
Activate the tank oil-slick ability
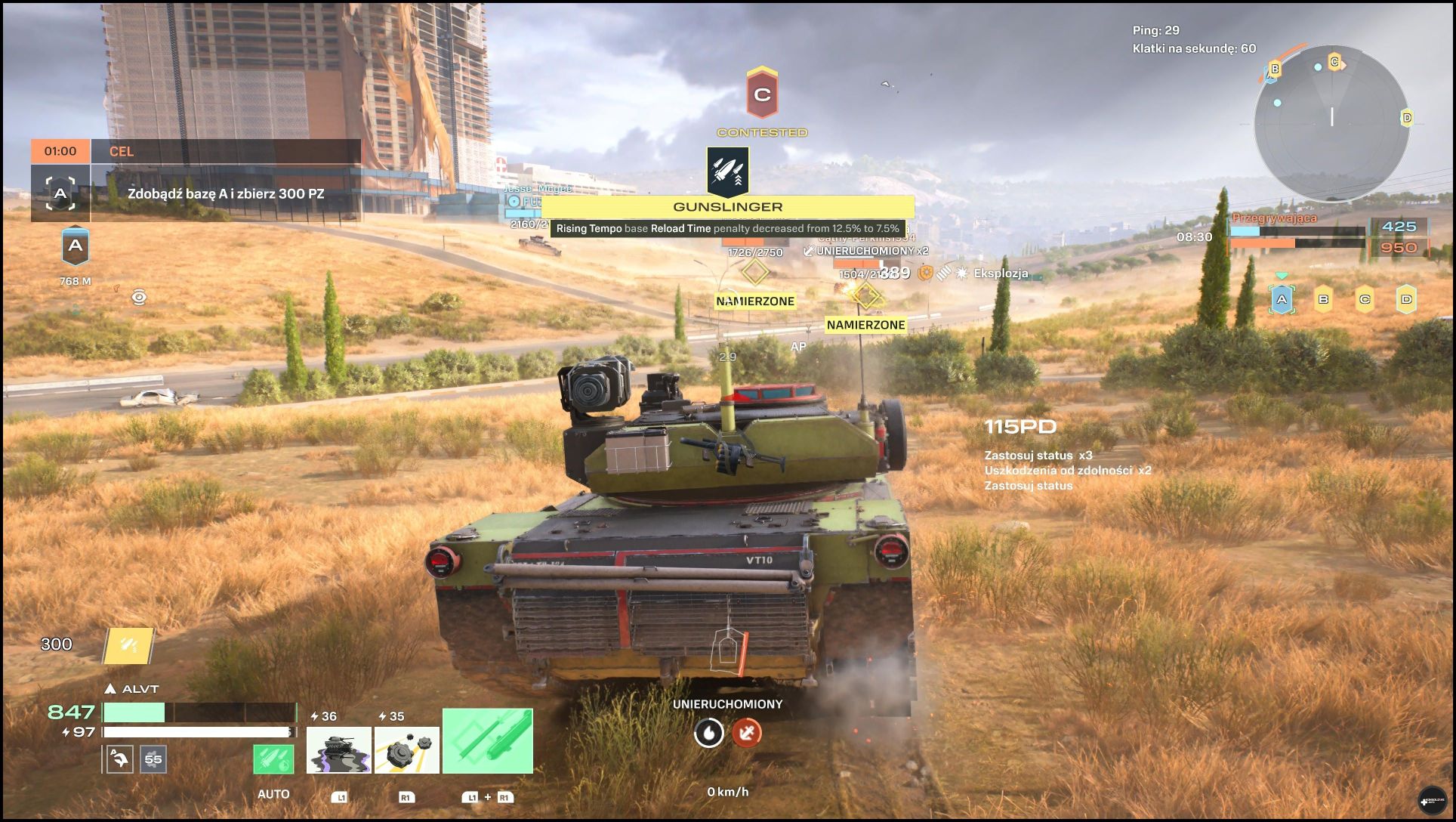(x=338, y=749)
